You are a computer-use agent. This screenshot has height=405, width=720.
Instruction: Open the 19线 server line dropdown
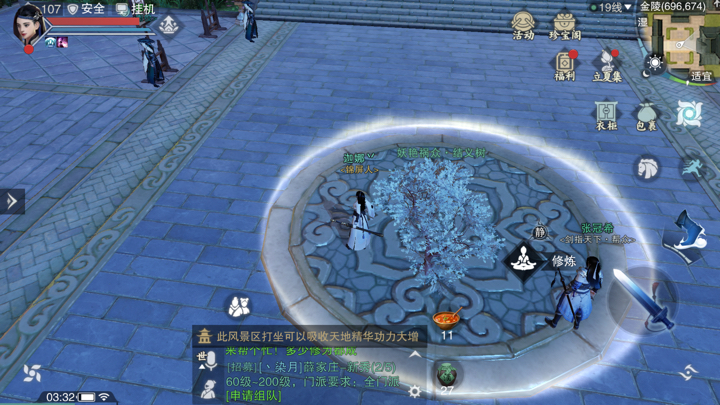click(611, 7)
